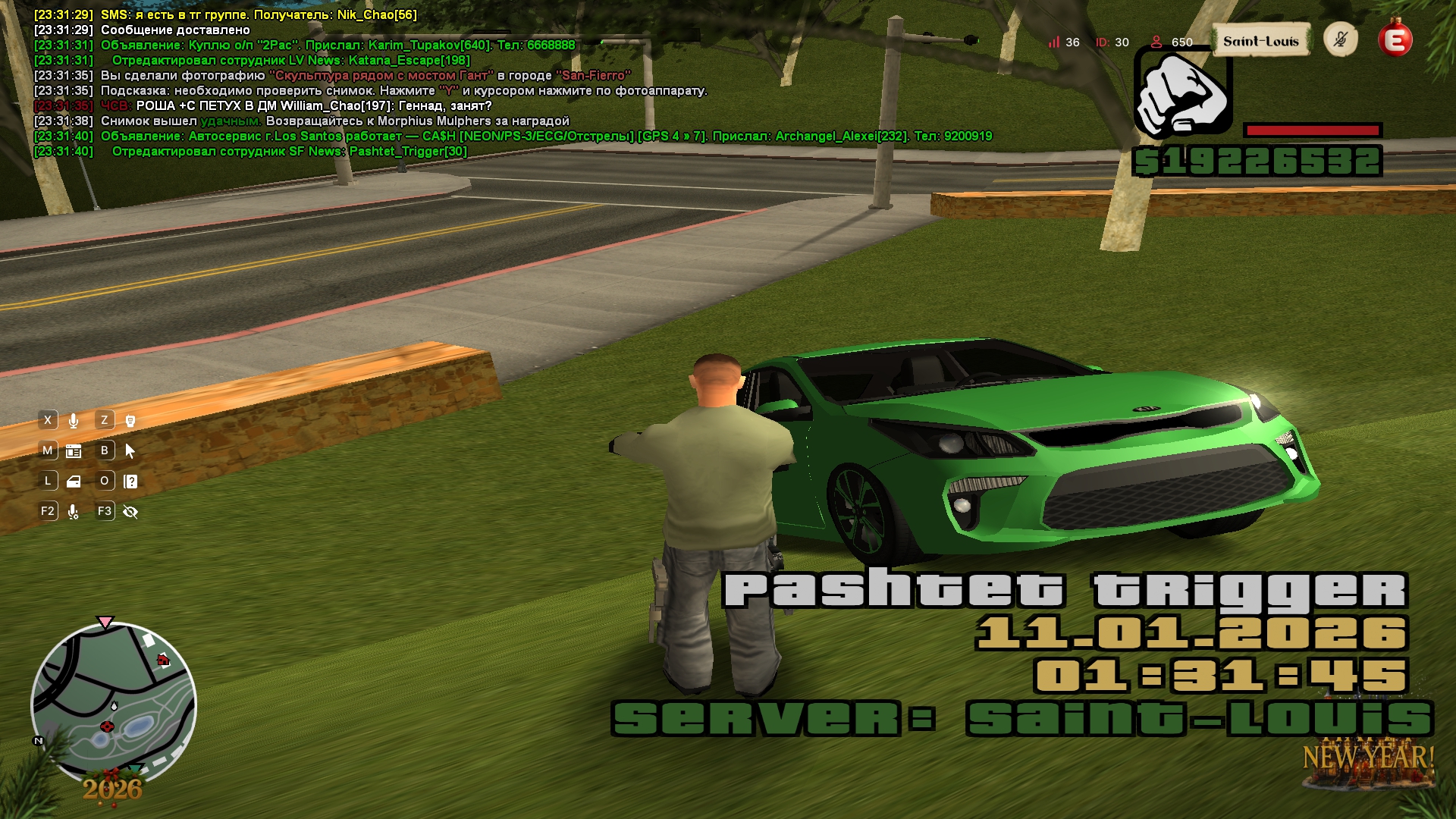Screen dimensions: 1456x819
Task: Activate the voice chat microphone icon
Action: [74, 421]
